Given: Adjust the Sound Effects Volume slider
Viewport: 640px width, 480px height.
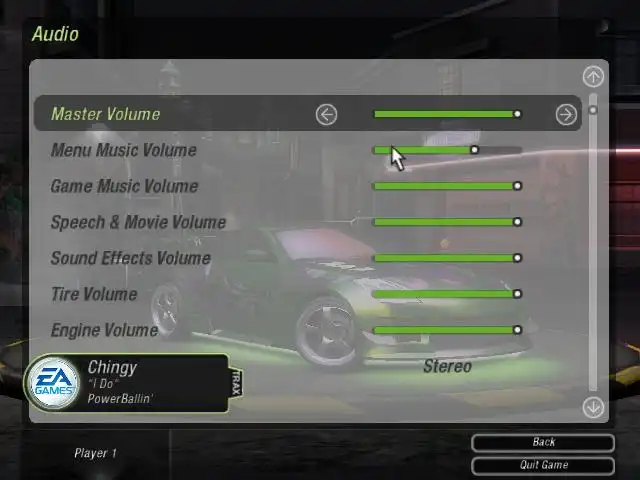Looking at the screenshot, I should click(x=446, y=258).
